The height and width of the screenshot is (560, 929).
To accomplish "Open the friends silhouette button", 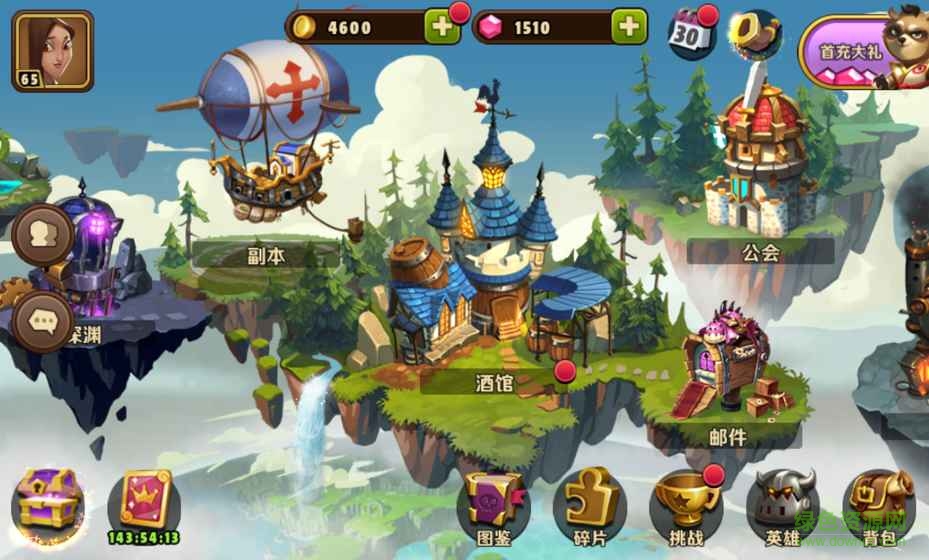I will 44,235.
